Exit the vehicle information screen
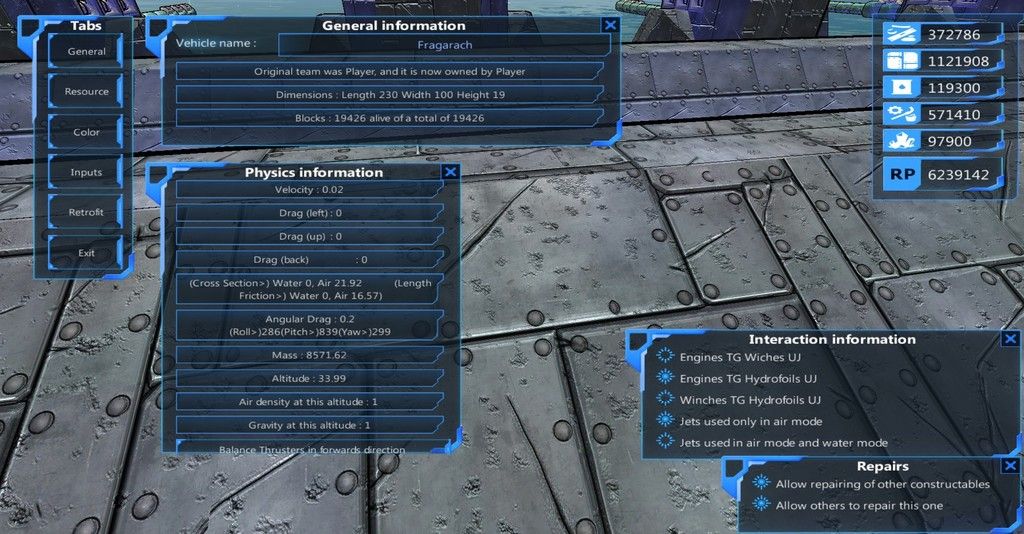The width and height of the screenshot is (1024, 534). click(86, 253)
